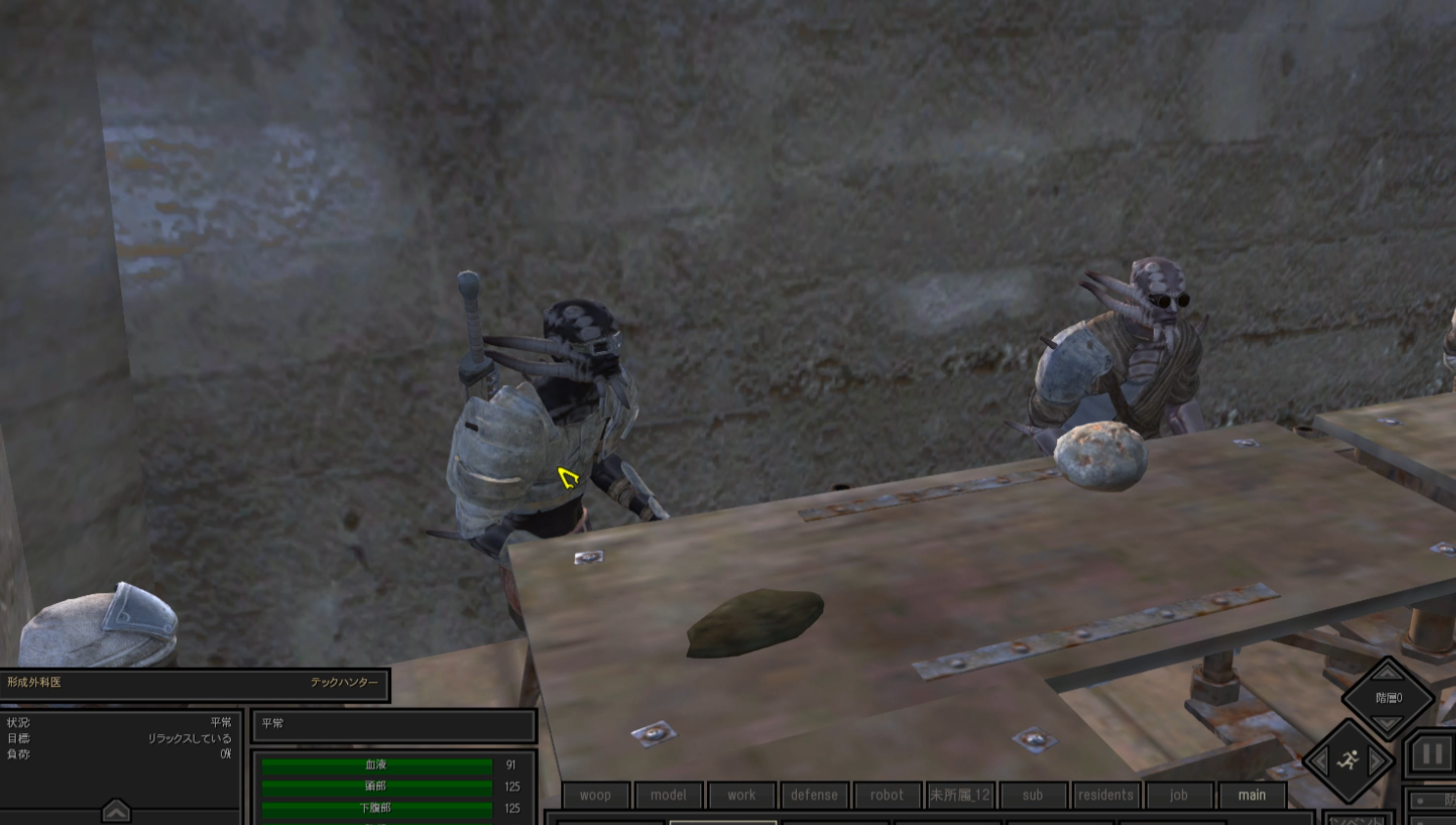Expand the character info panel via the chevron

116,810
